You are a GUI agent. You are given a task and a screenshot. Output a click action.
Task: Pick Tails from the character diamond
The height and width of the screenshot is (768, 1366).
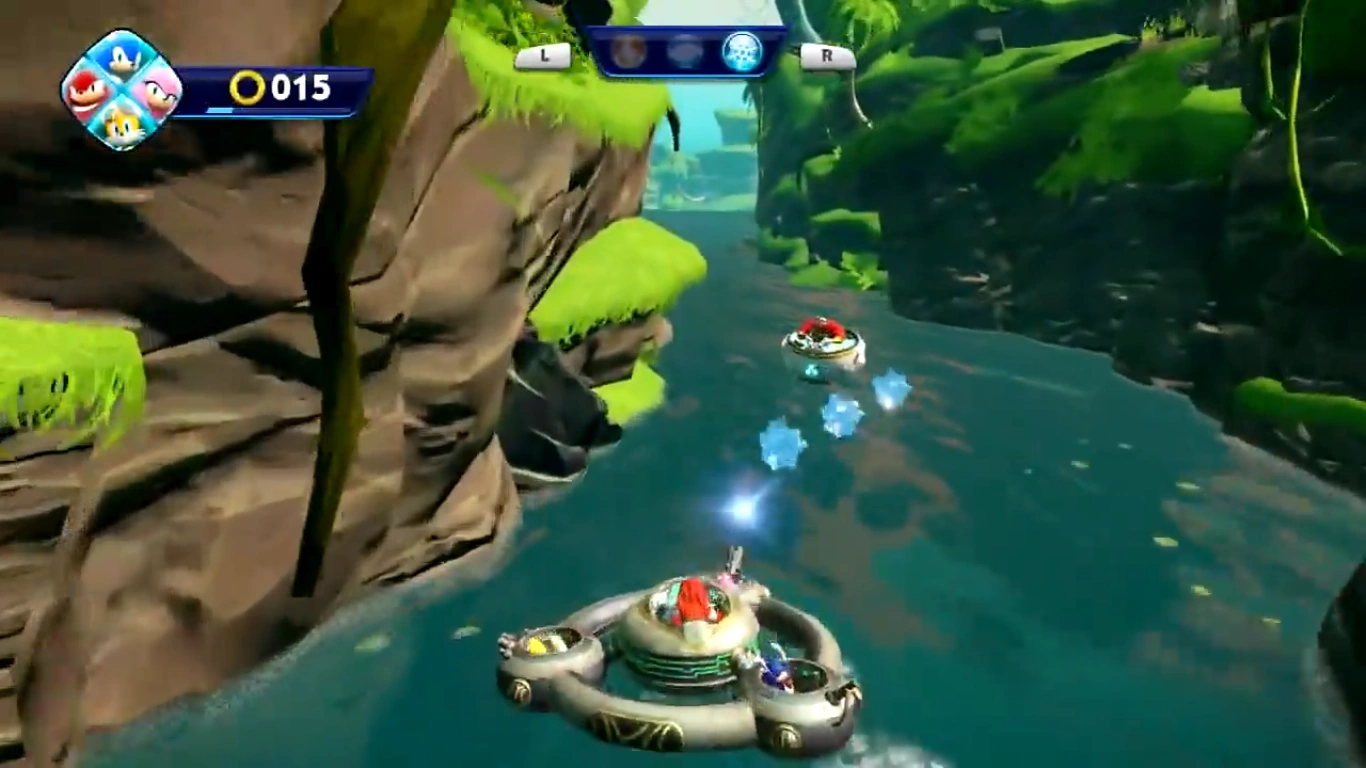coord(122,125)
